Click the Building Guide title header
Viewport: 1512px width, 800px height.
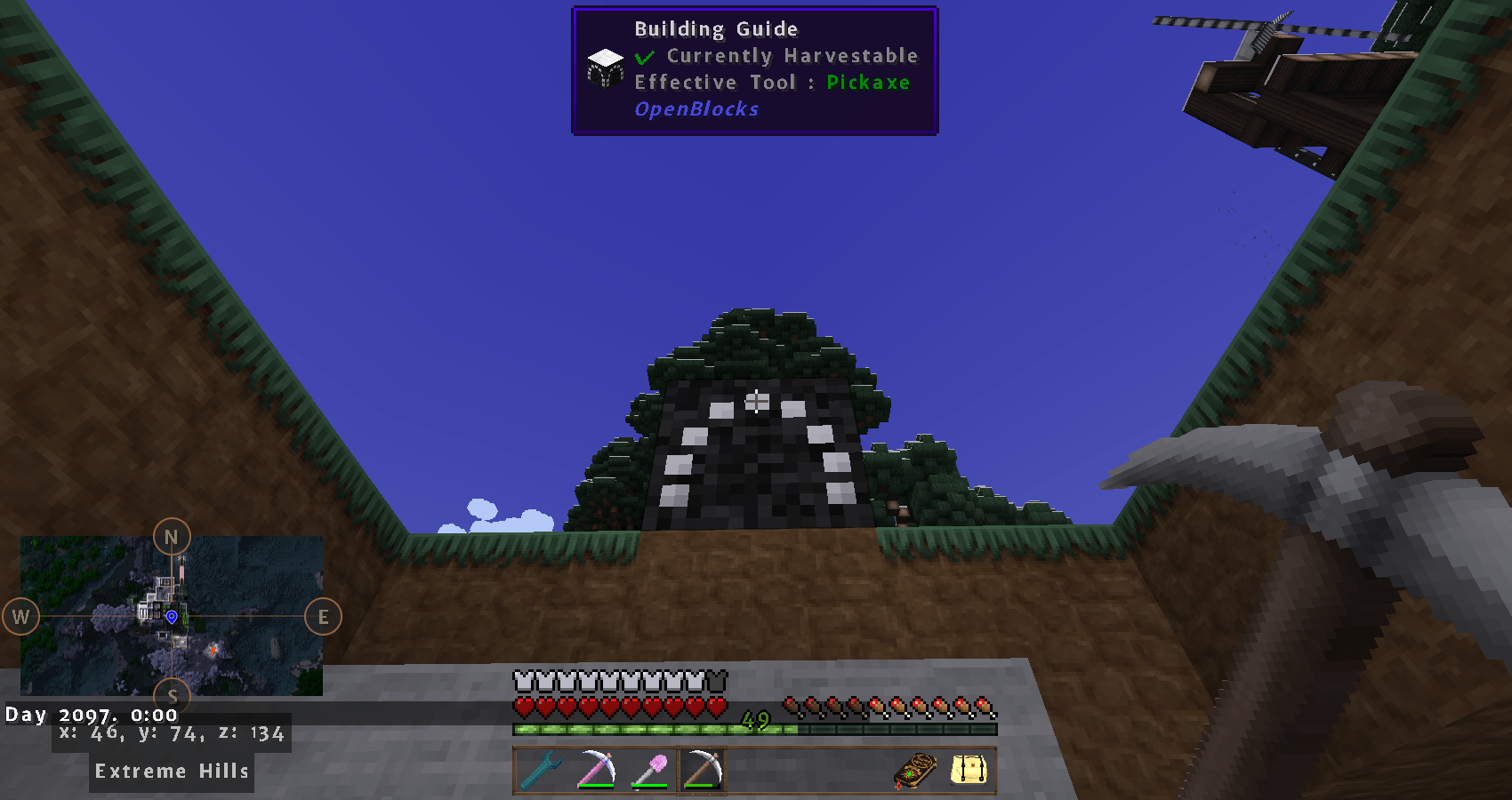click(x=715, y=28)
